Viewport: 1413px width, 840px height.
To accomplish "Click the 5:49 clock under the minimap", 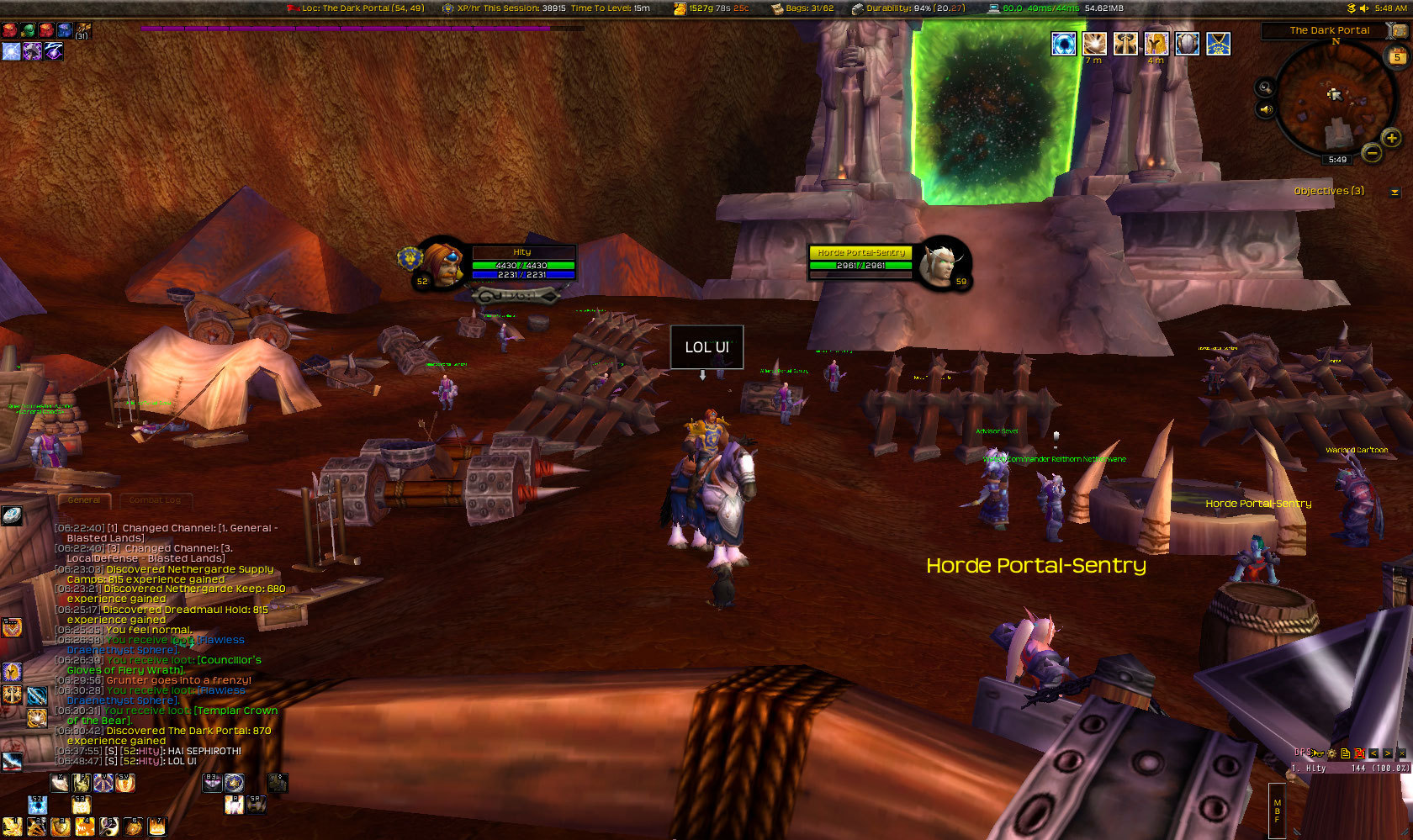I will click(1337, 160).
